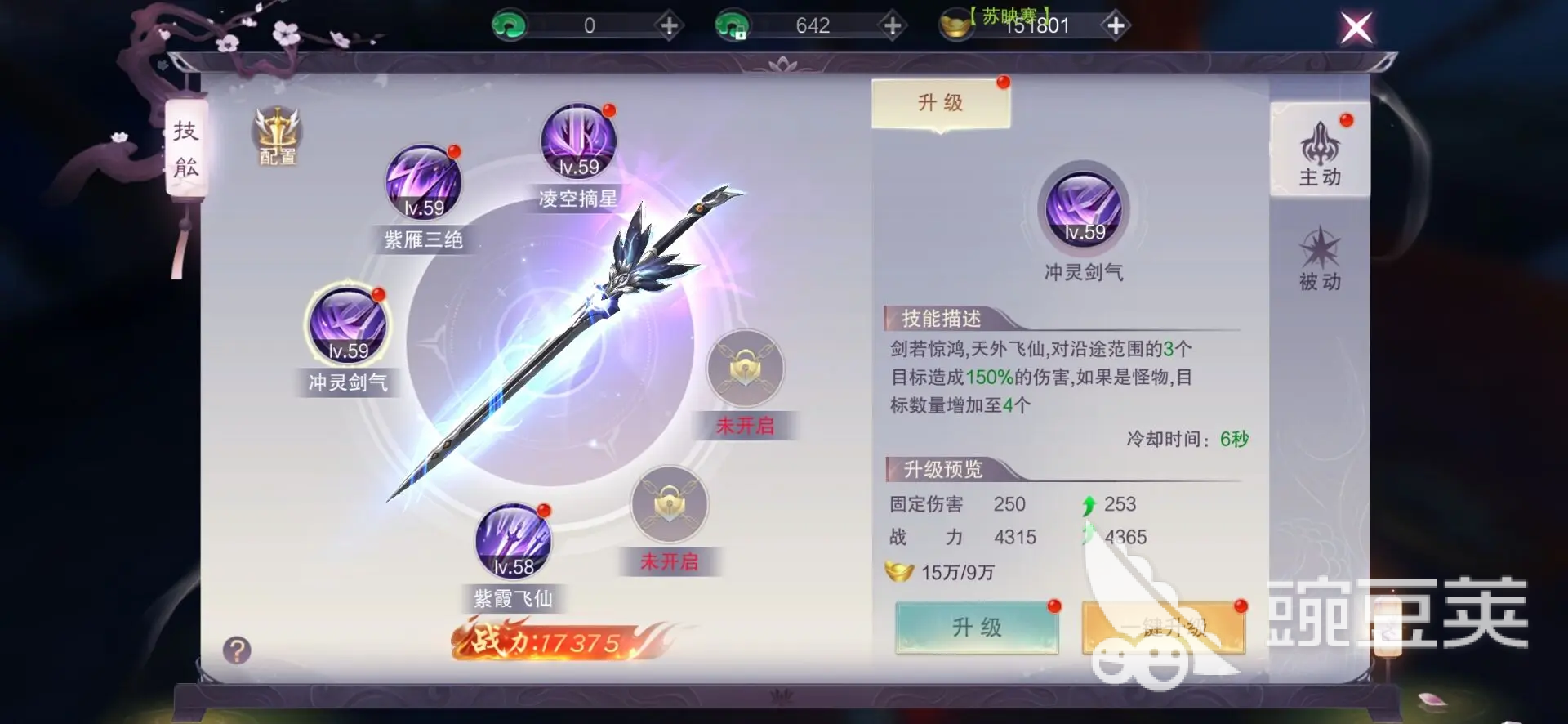Screen dimensions: 1568x724
Task: Tap the plus next to the 642 currency
Action: click(x=892, y=25)
